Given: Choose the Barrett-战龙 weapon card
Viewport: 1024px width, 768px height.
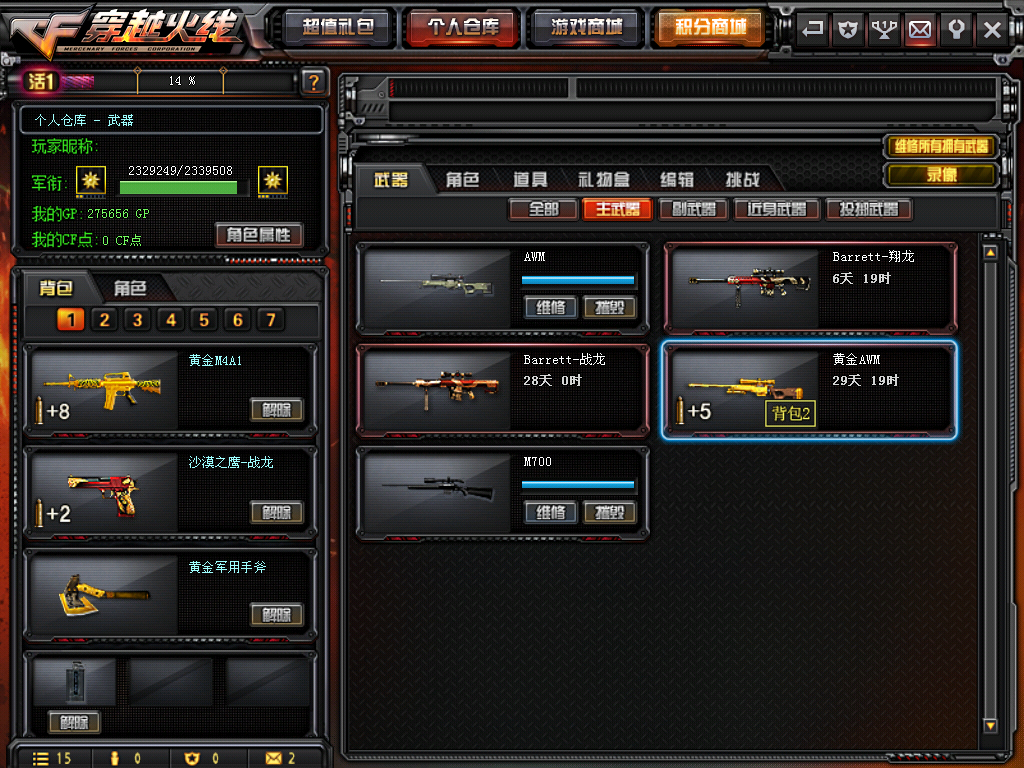Looking at the screenshot, I should click(x=502, y=390).
